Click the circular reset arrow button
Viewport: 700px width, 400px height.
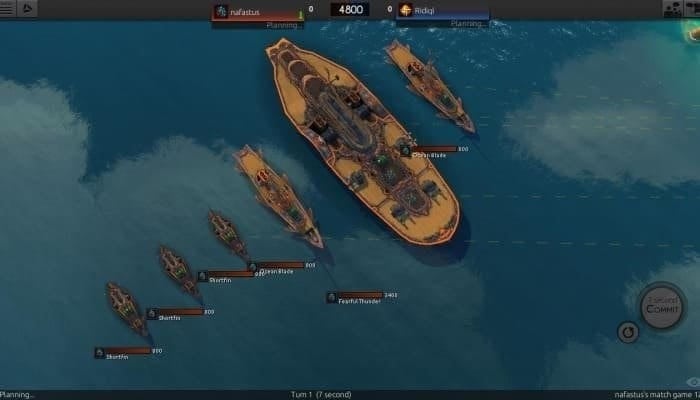click(628, 331)
